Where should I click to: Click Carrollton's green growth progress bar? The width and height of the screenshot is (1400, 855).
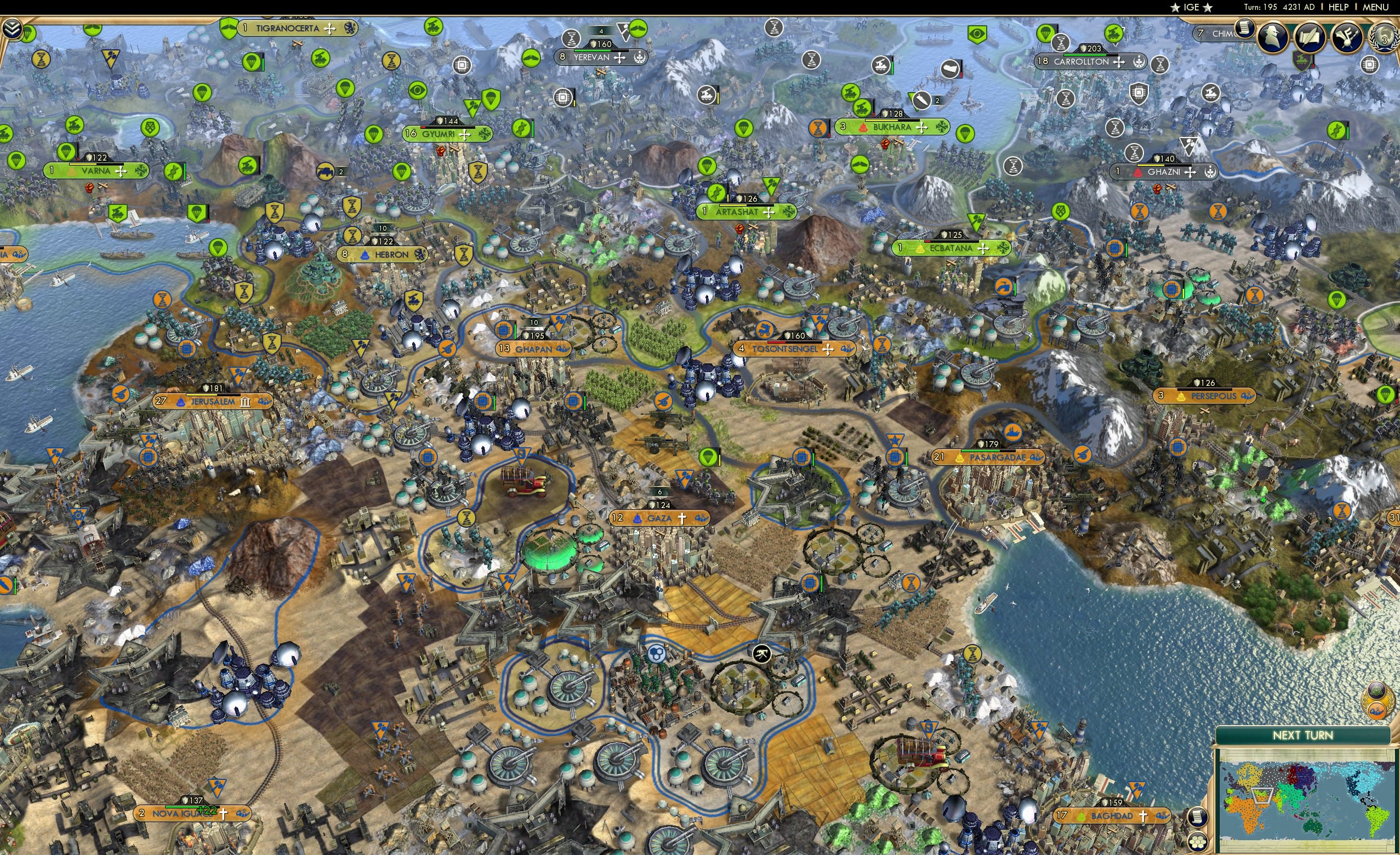click(x=1086, y=56)
